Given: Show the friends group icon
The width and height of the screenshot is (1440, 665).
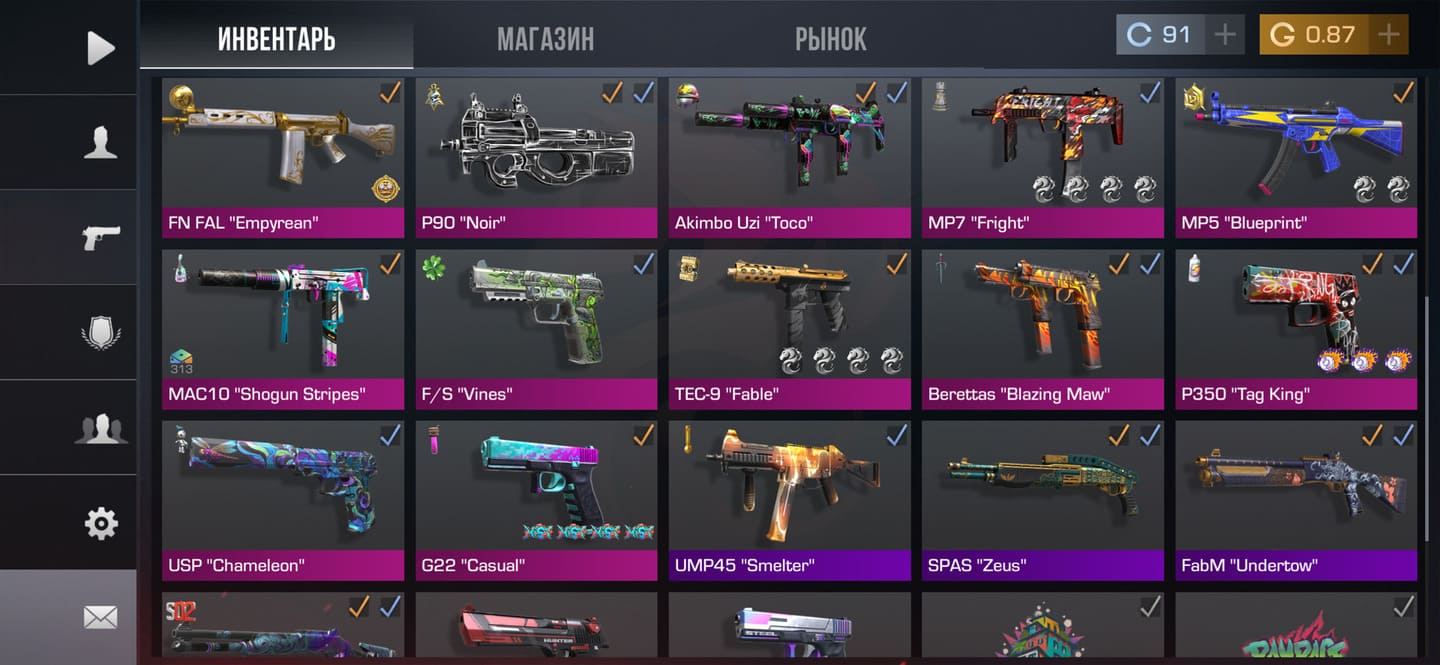Looking at the screenshot, I should point(100,428).
